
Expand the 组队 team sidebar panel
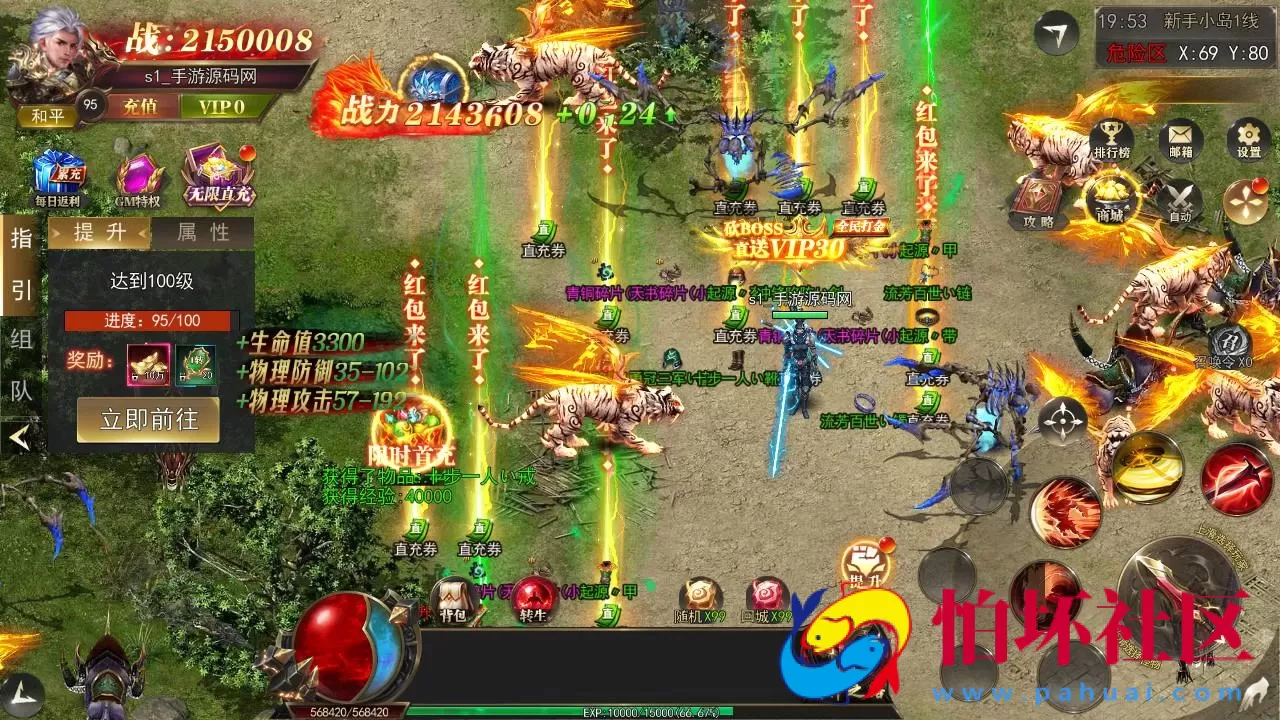20,363
